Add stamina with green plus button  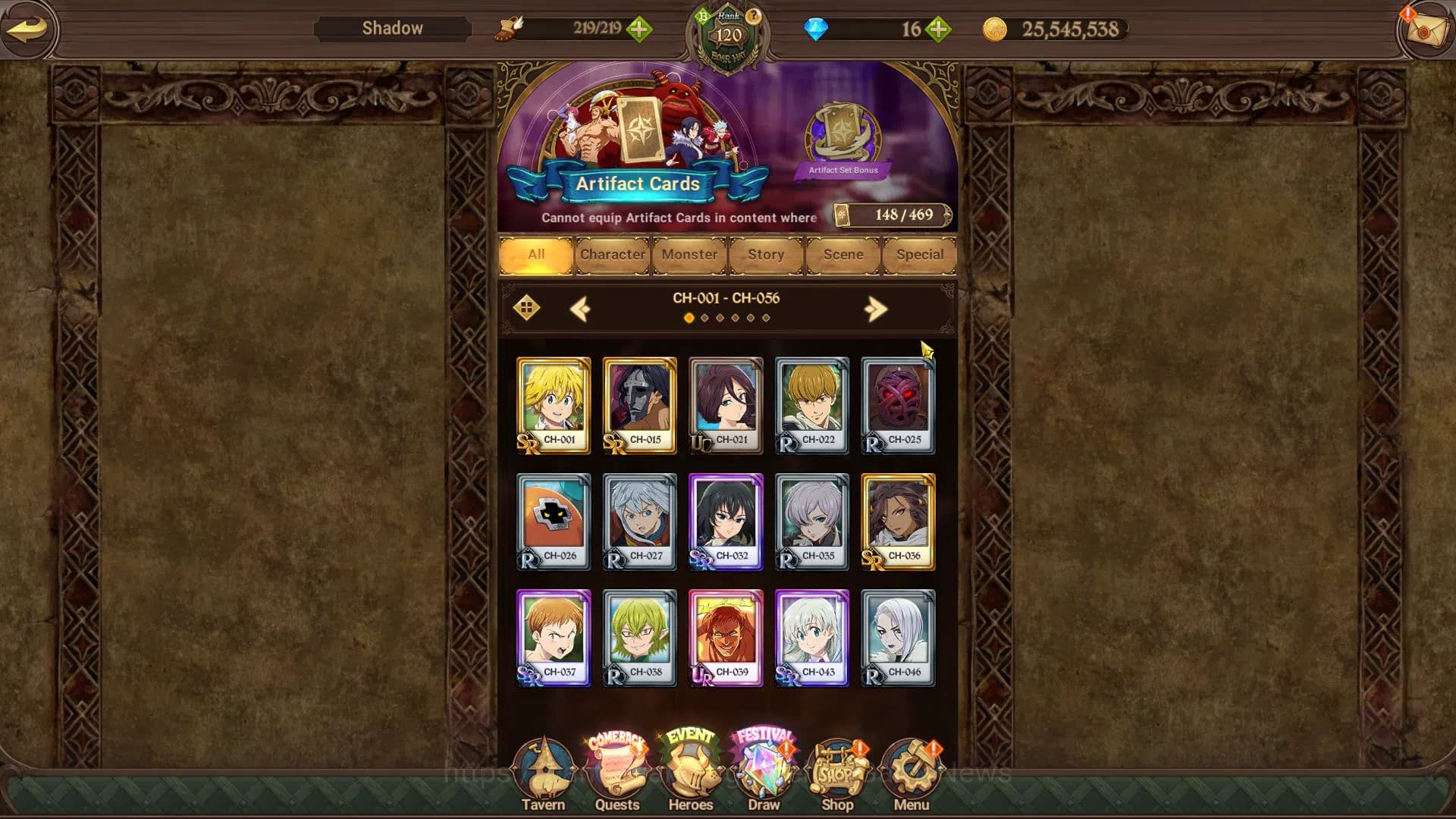click(641, 30)
